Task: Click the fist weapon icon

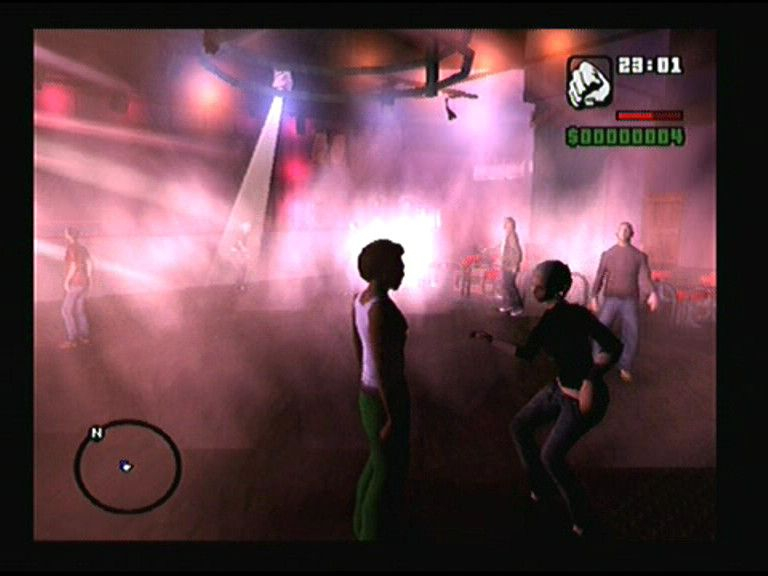Action: pyautogui.click(x=589, y=82)
